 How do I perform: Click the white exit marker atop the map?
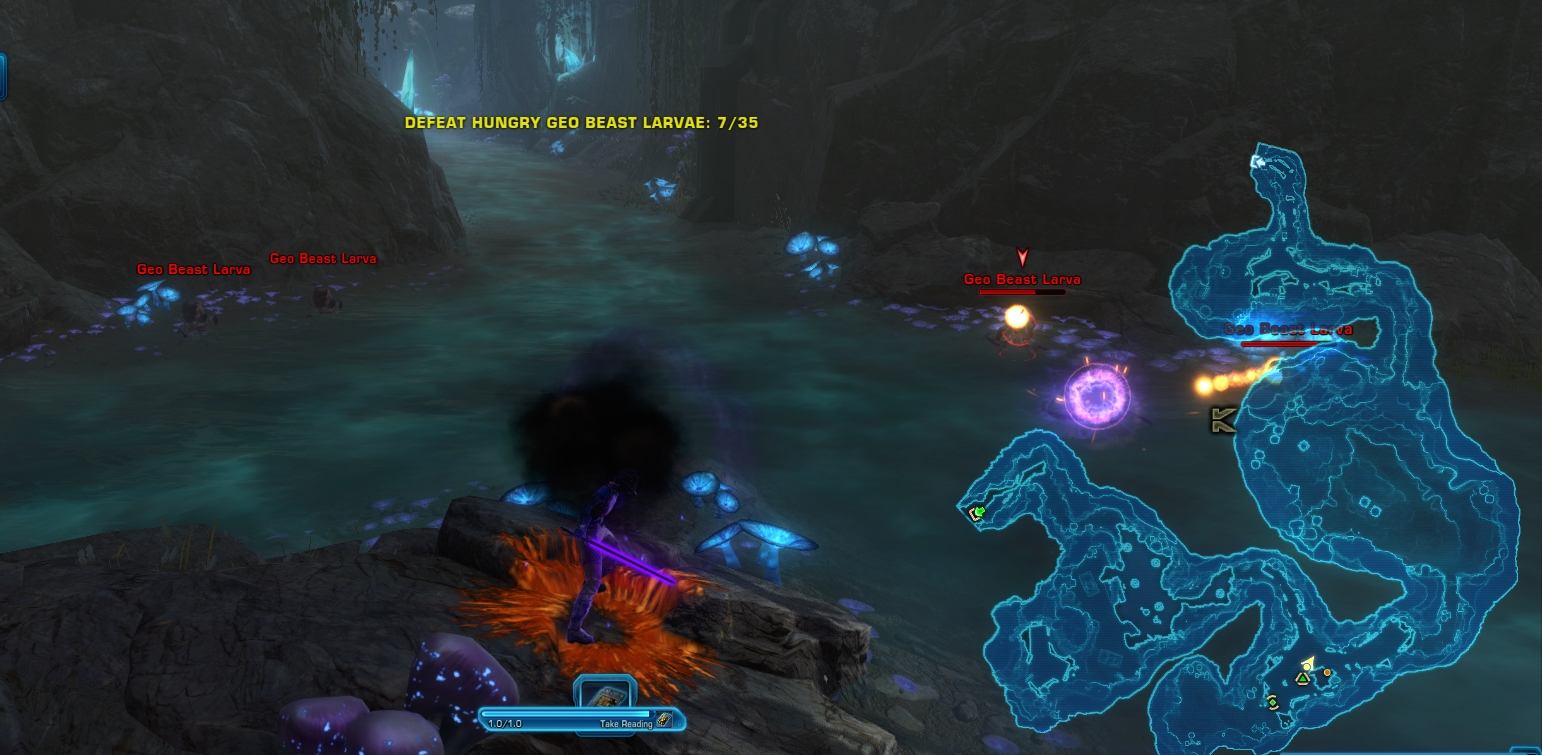point(1258,161)
